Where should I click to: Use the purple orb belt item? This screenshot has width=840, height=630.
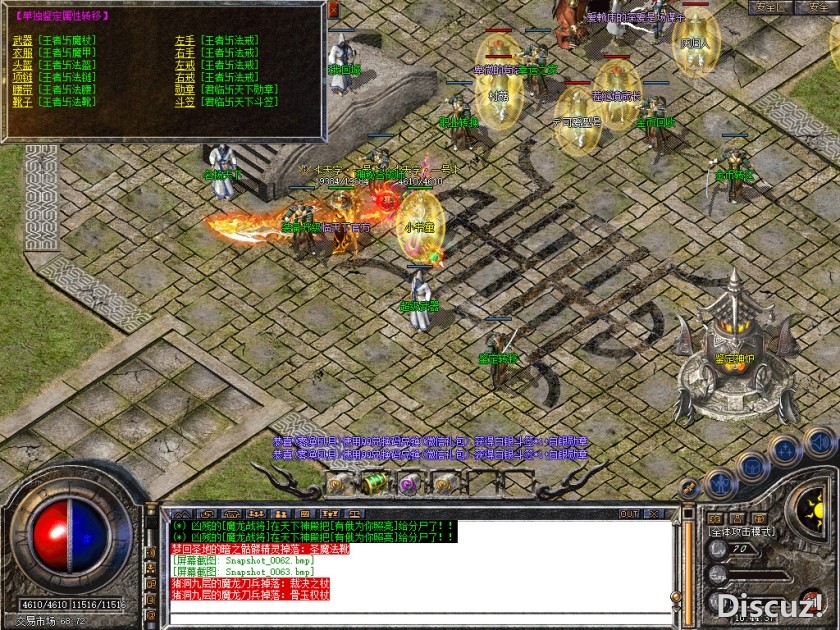[408, 484]
